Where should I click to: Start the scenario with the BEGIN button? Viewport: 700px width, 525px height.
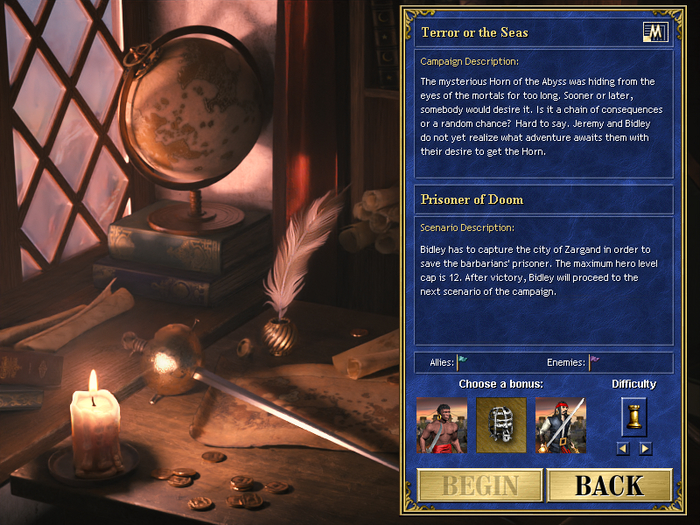(x=481, y=486)
